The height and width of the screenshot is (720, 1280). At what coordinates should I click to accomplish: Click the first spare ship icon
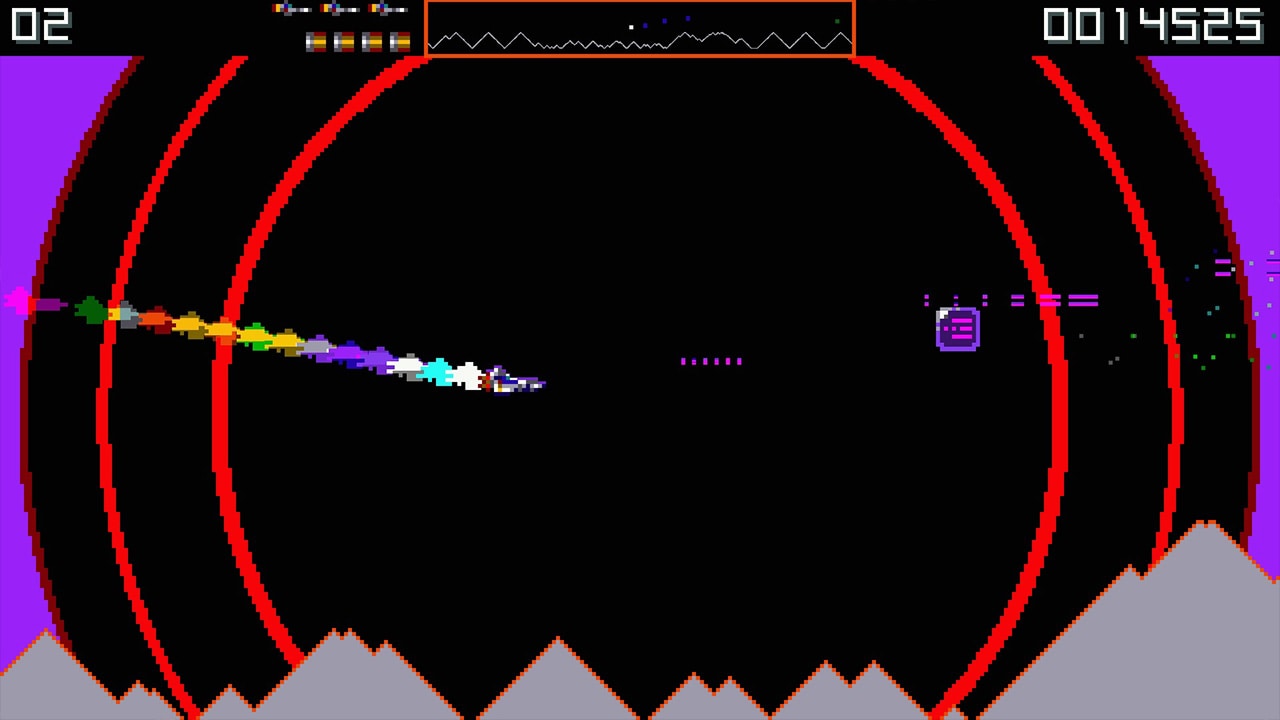(x=291, y=9)
